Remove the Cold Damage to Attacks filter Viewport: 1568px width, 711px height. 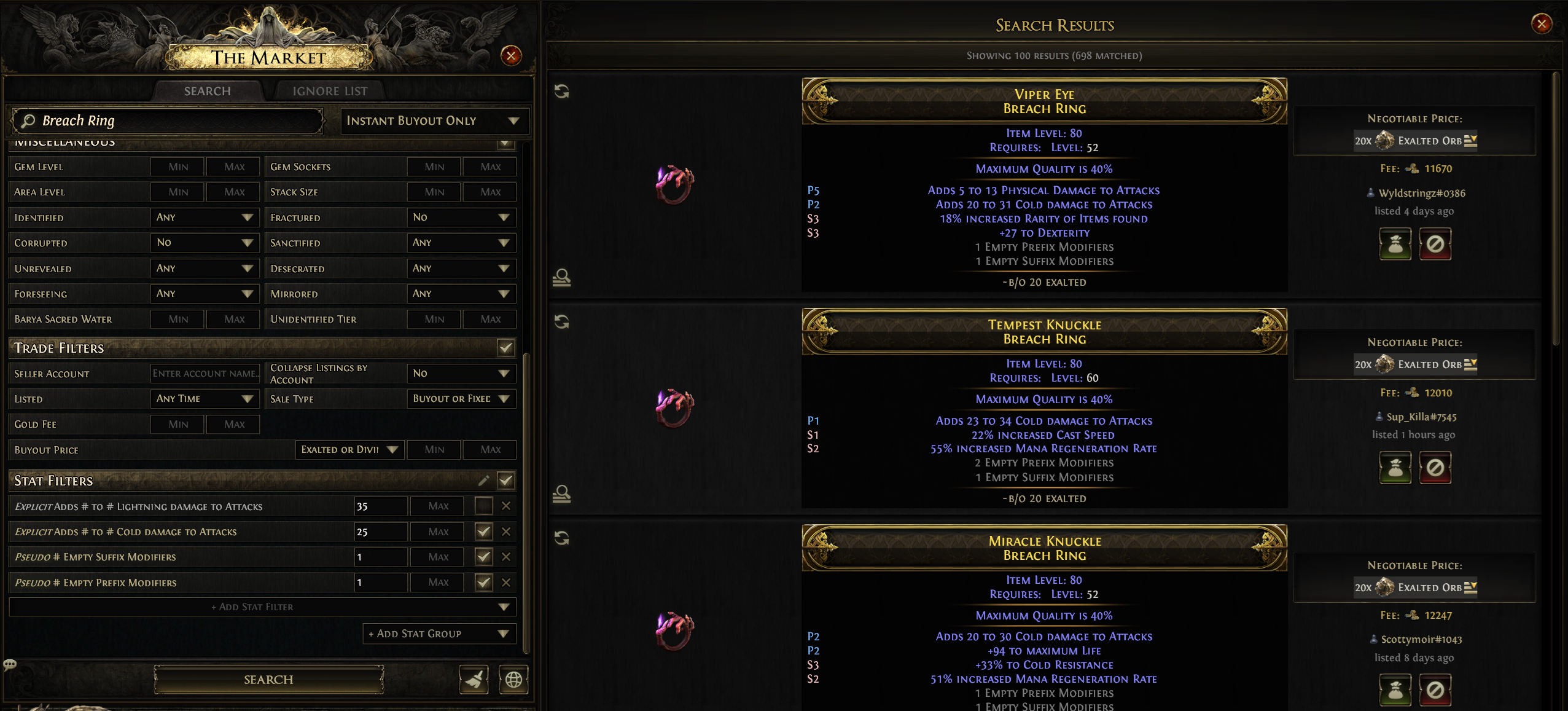point(506,532)
